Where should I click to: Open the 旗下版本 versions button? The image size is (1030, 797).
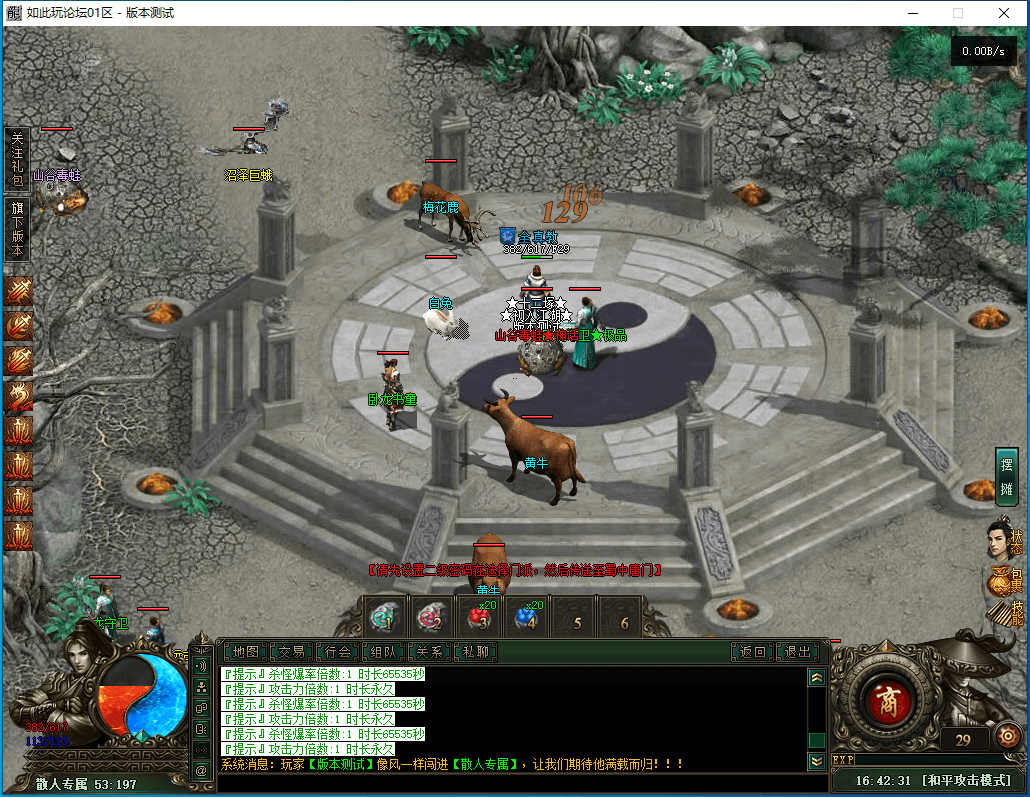[x=17, y=229]
